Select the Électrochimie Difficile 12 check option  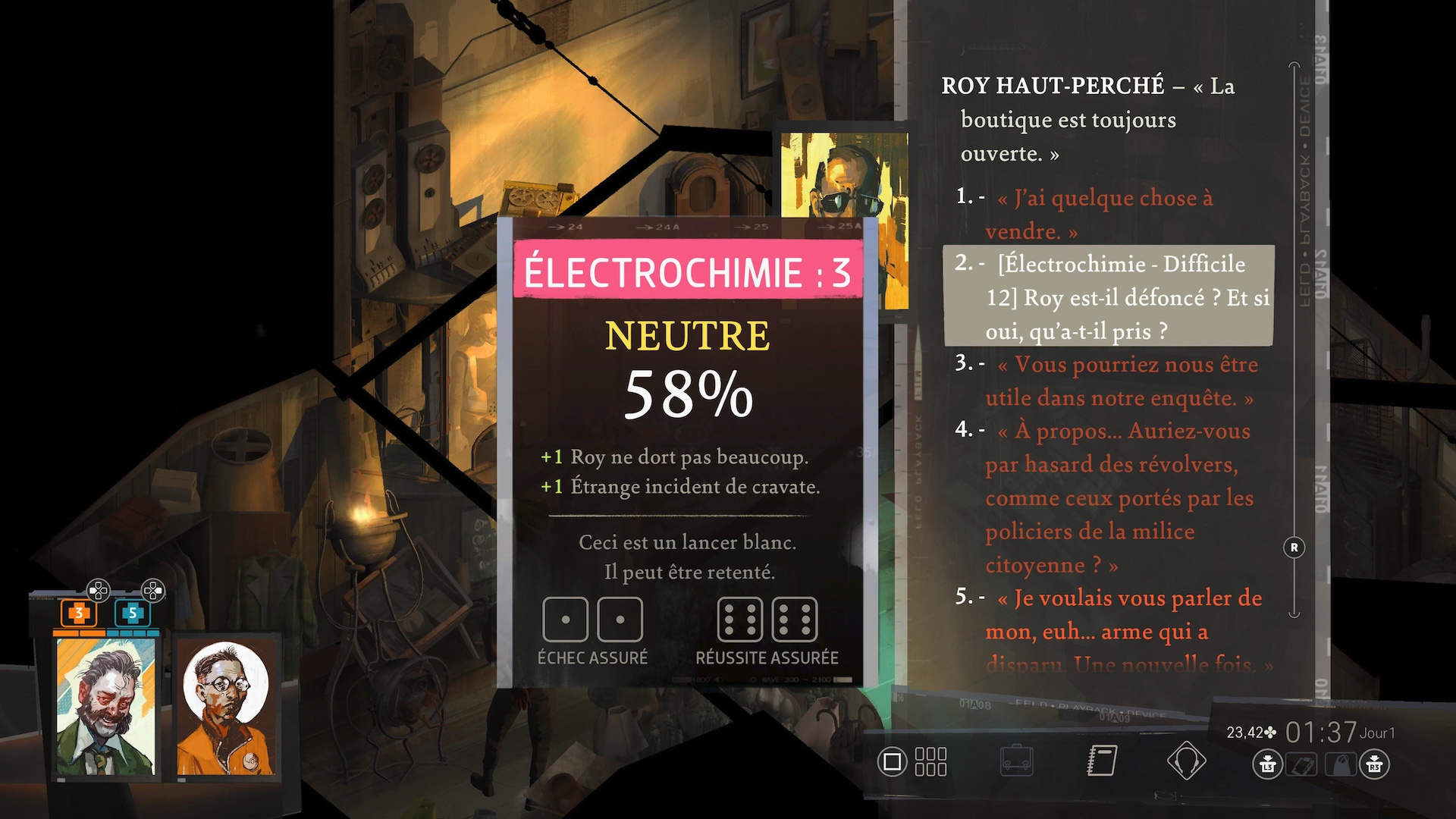(x=1108, y=297)
